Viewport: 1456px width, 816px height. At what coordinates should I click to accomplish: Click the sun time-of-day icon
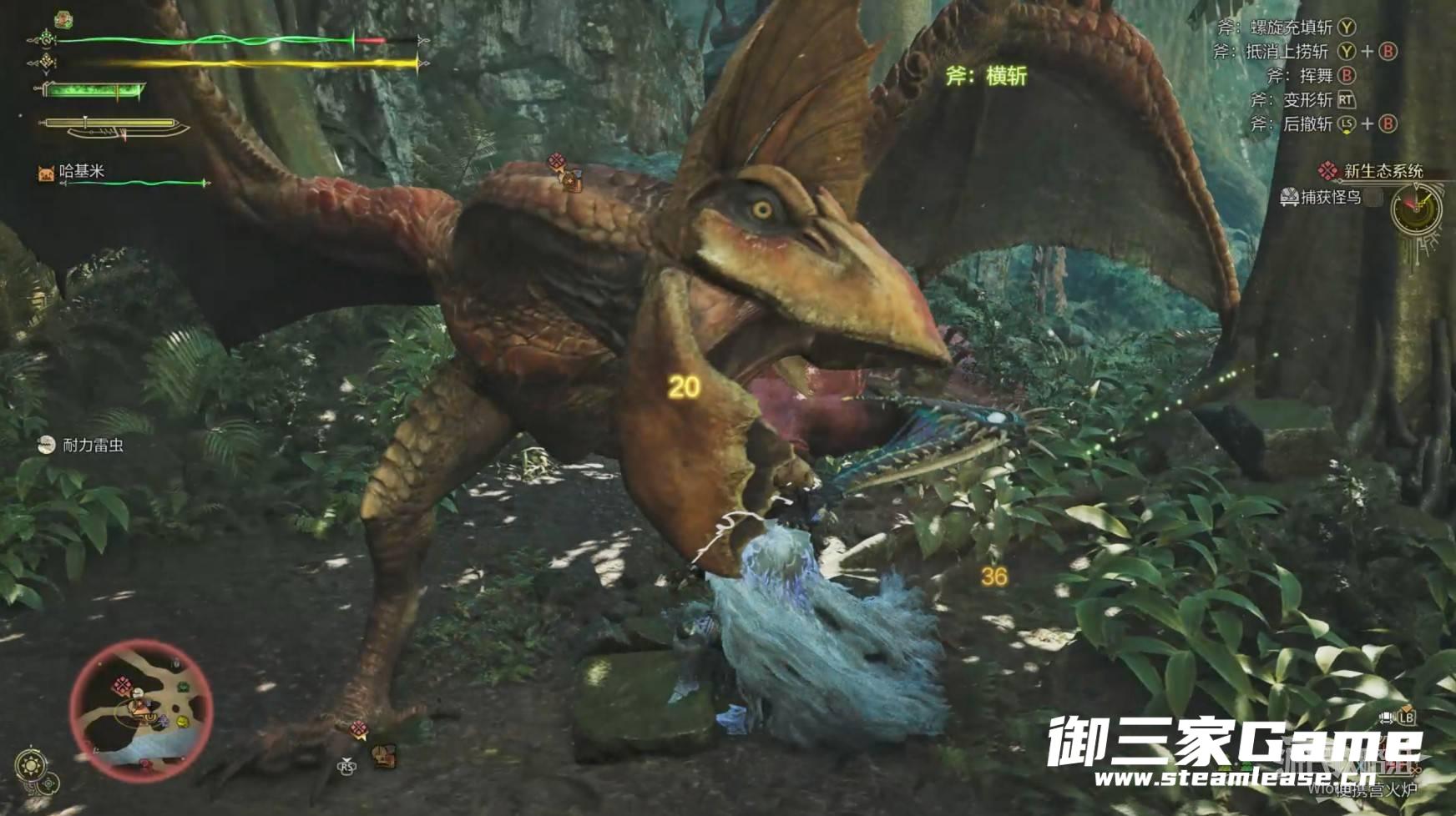coord(32,765)
